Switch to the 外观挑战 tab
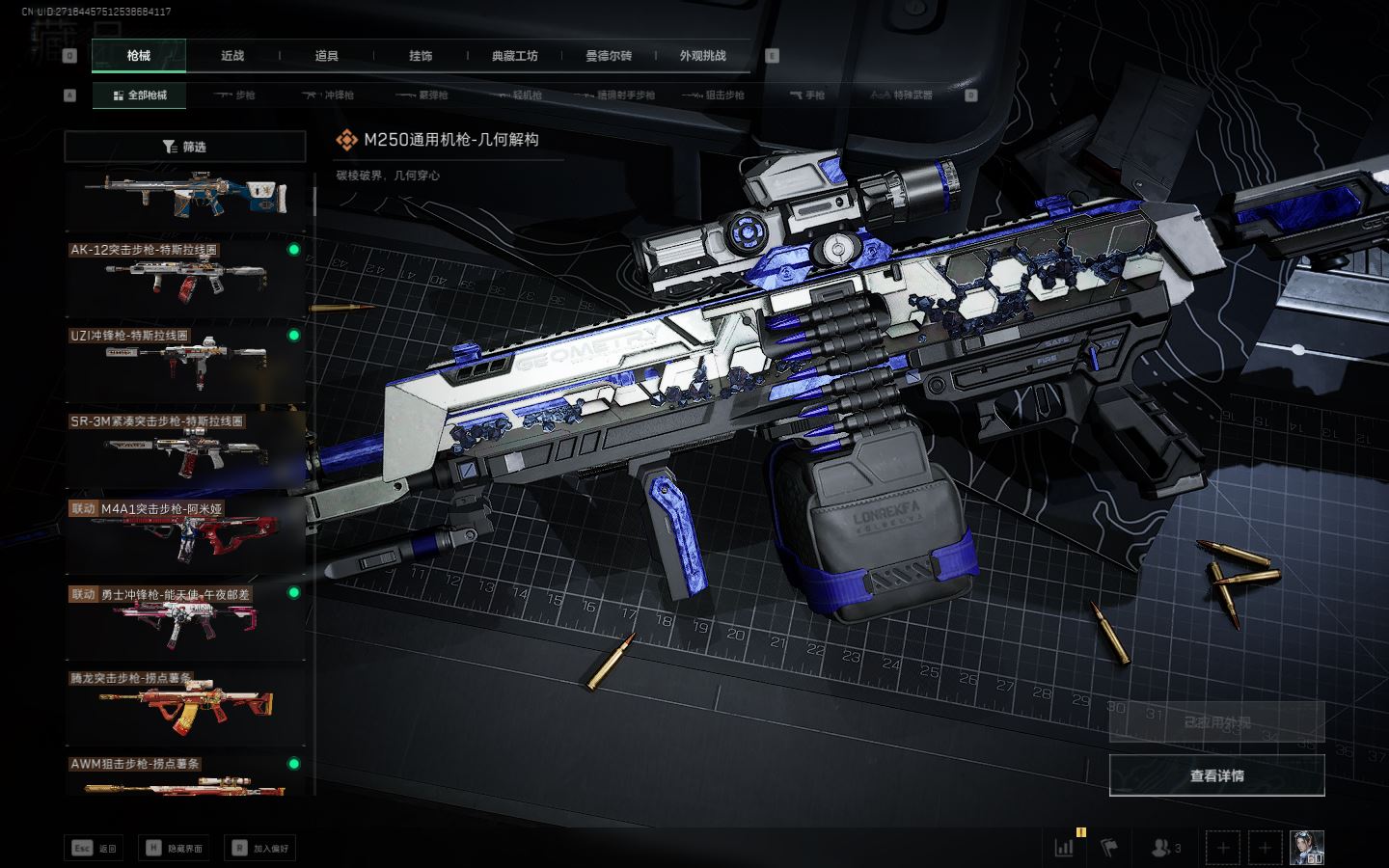Viewport: 1389px width, 868px height. (702, 56)
